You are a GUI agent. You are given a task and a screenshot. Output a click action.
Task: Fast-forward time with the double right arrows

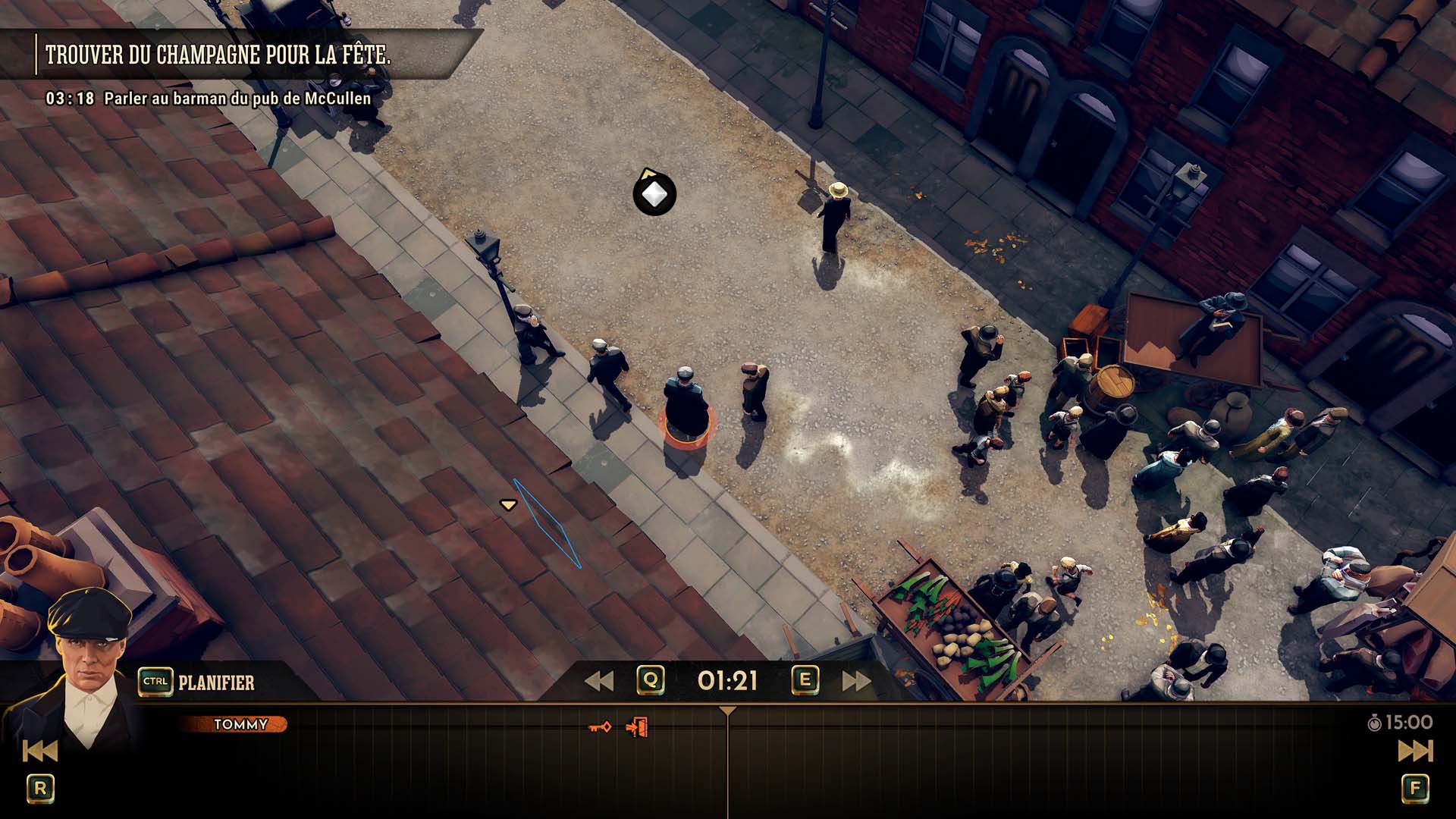click(856, 681)
